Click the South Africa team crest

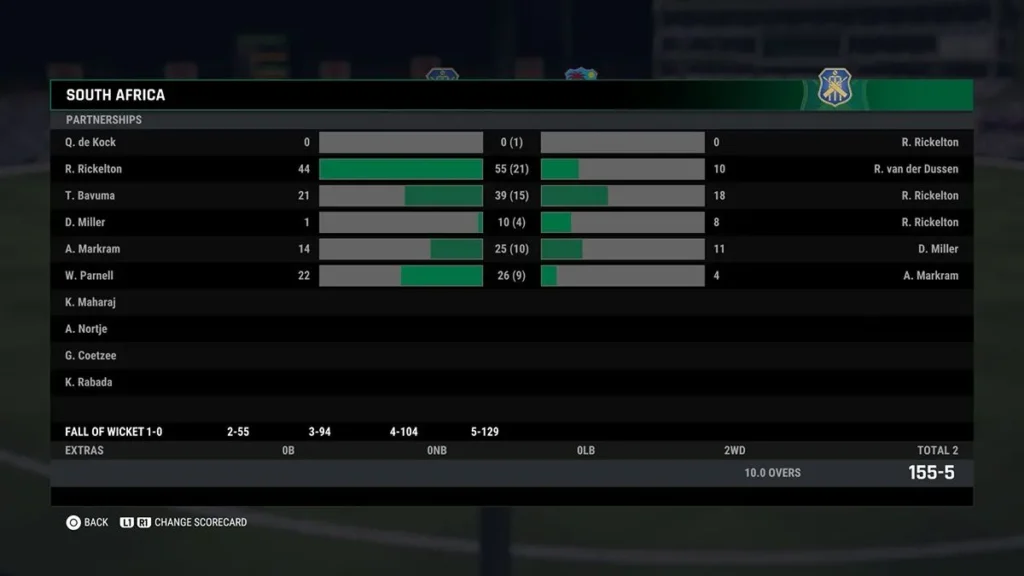(834, 89)
